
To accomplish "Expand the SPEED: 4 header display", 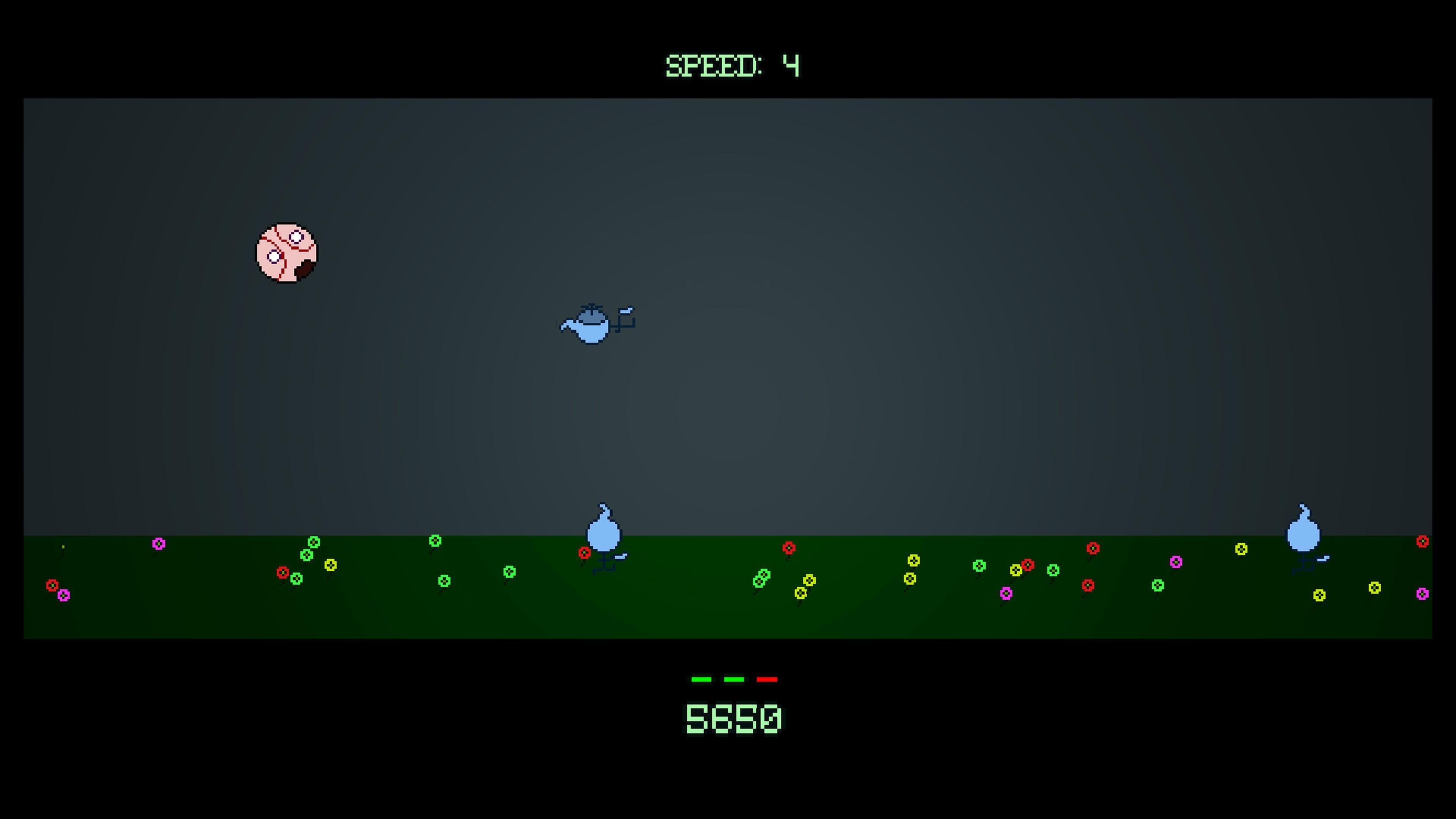I will (x=733, y=65).
